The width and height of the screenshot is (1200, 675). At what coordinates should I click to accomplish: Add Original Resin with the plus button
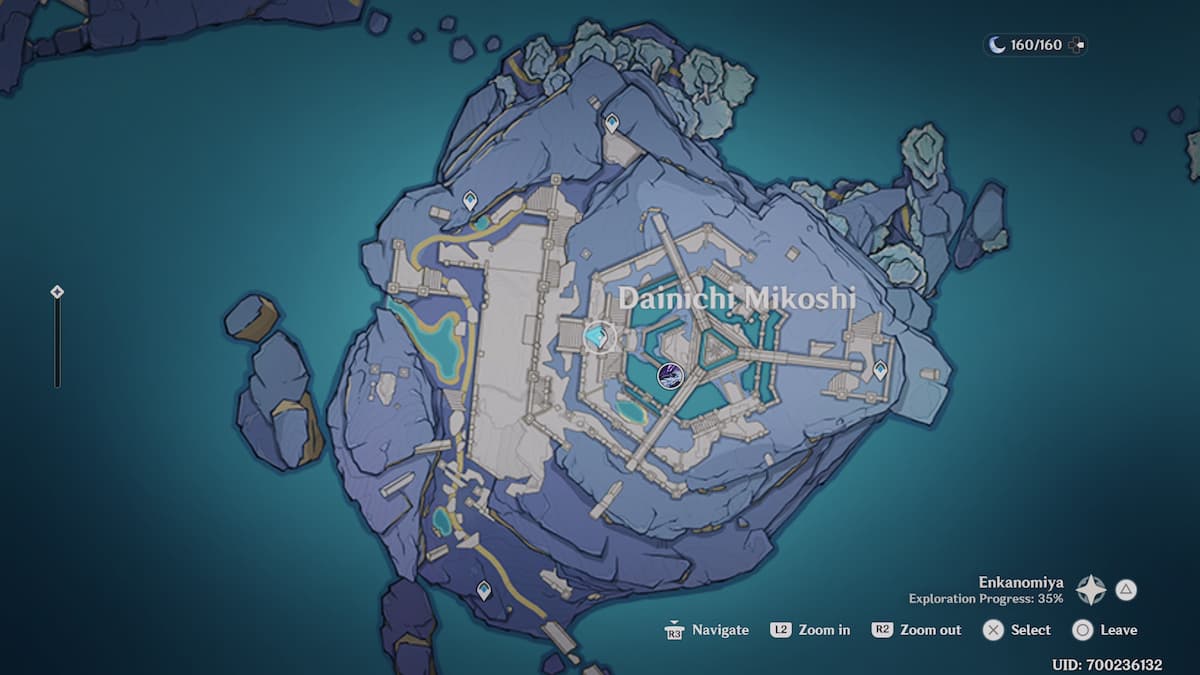(x=1076, y=45)
